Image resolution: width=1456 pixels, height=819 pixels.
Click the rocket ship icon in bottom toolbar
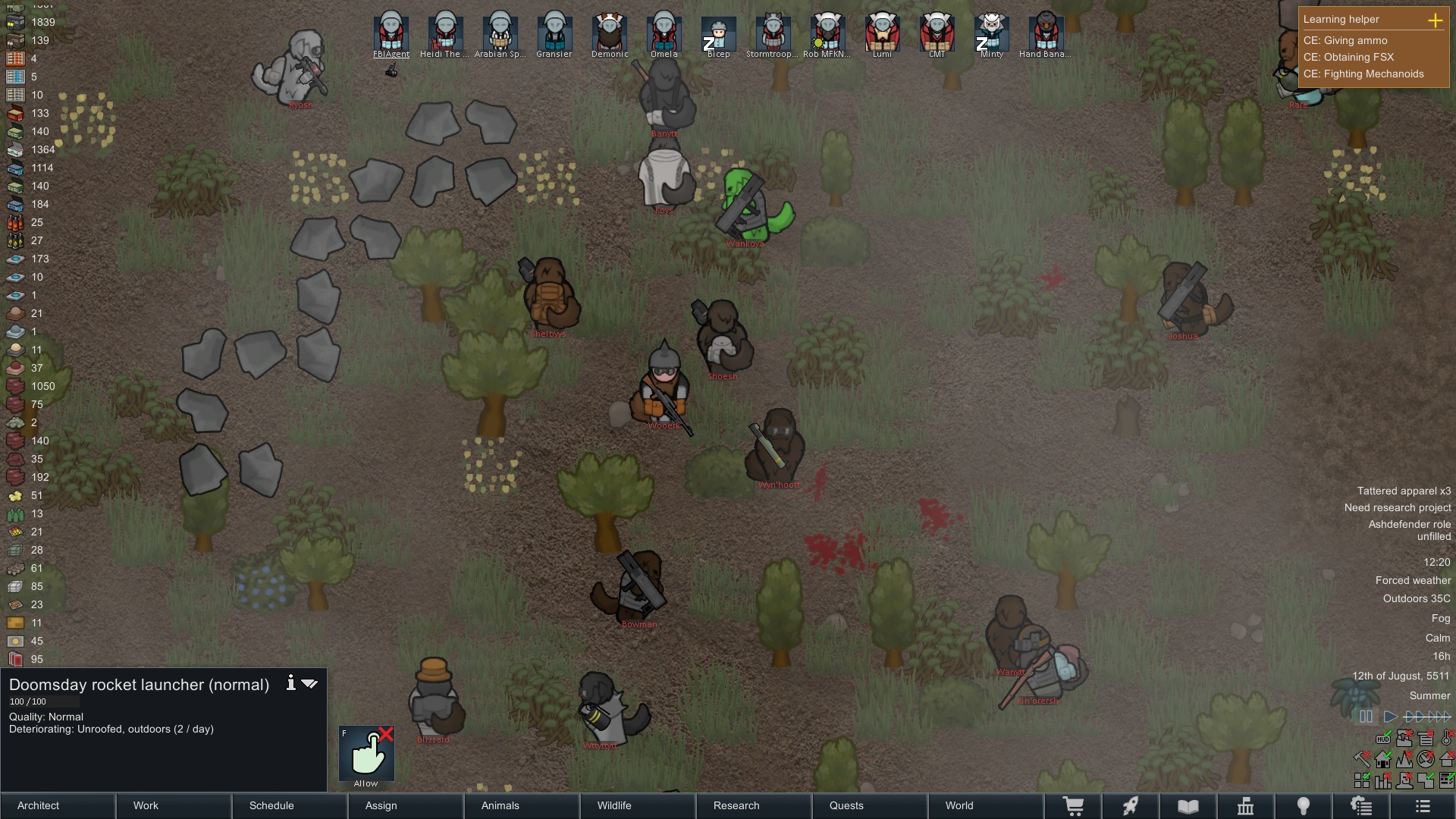point(1131,805)
